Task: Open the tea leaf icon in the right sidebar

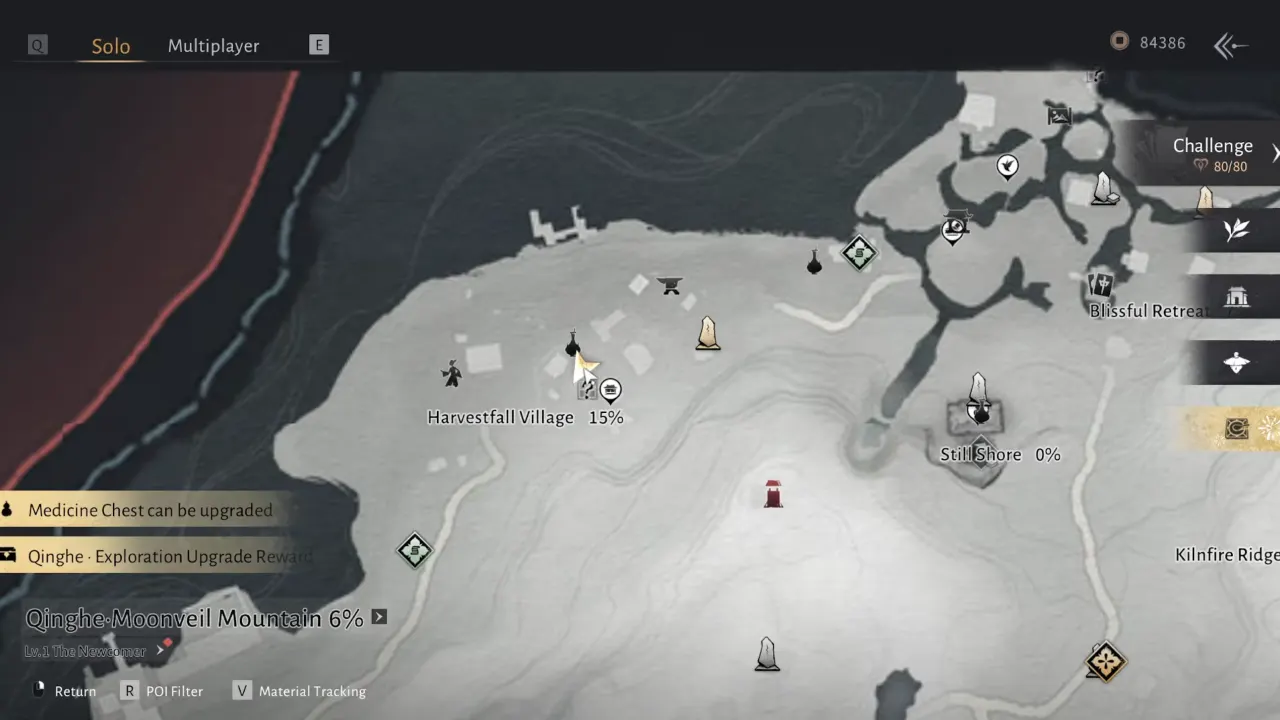Action: [1236, 229]
